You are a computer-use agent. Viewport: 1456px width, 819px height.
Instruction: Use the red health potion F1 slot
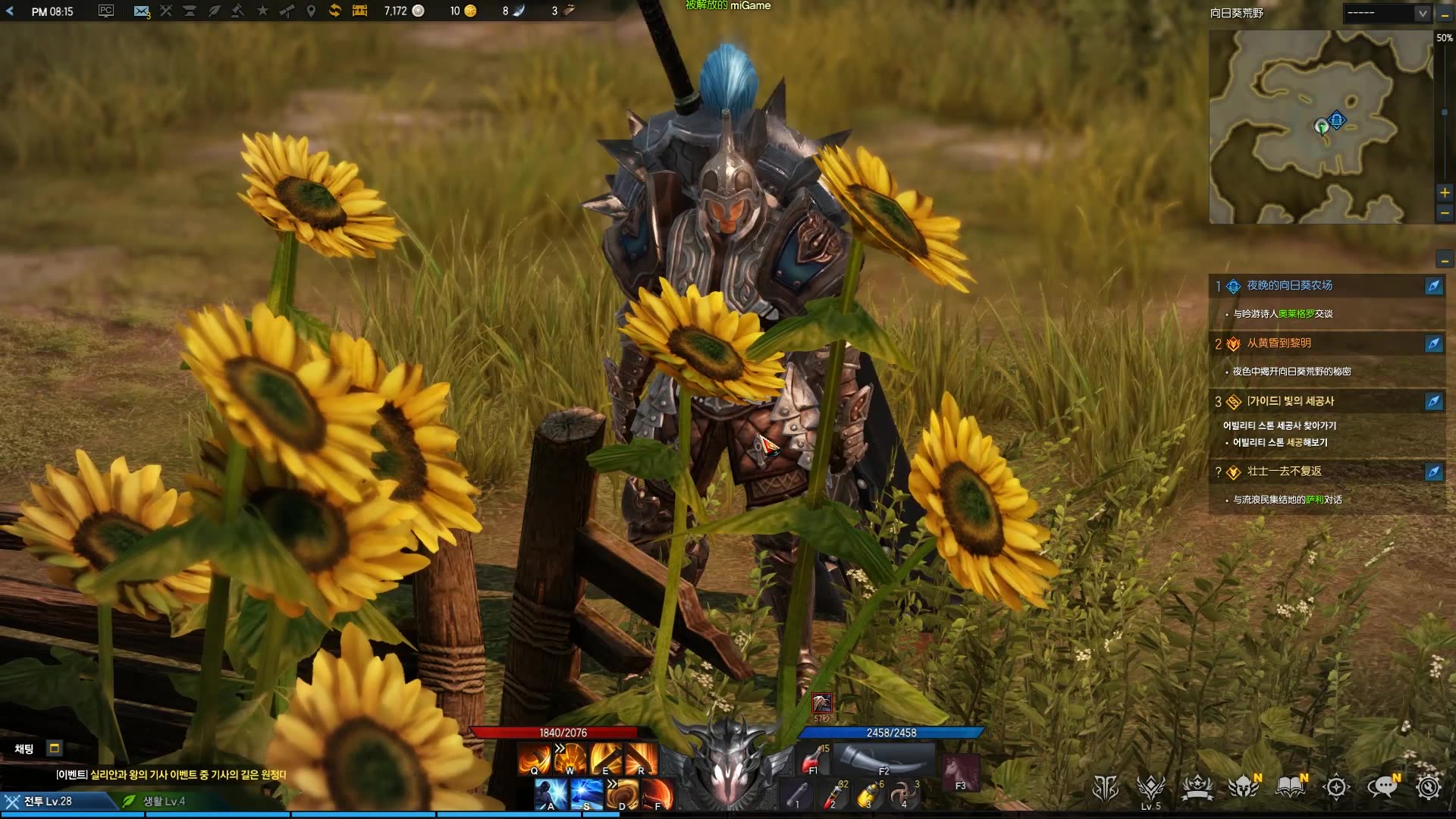click(x=812, y=758)
